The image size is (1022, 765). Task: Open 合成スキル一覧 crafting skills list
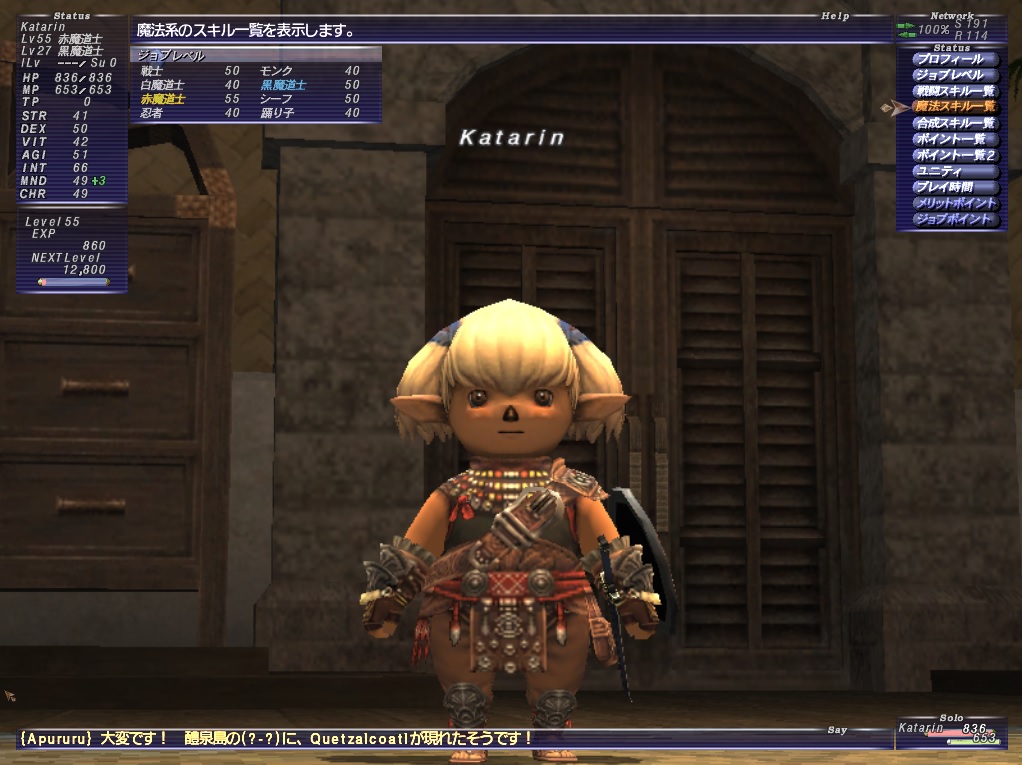955,123
